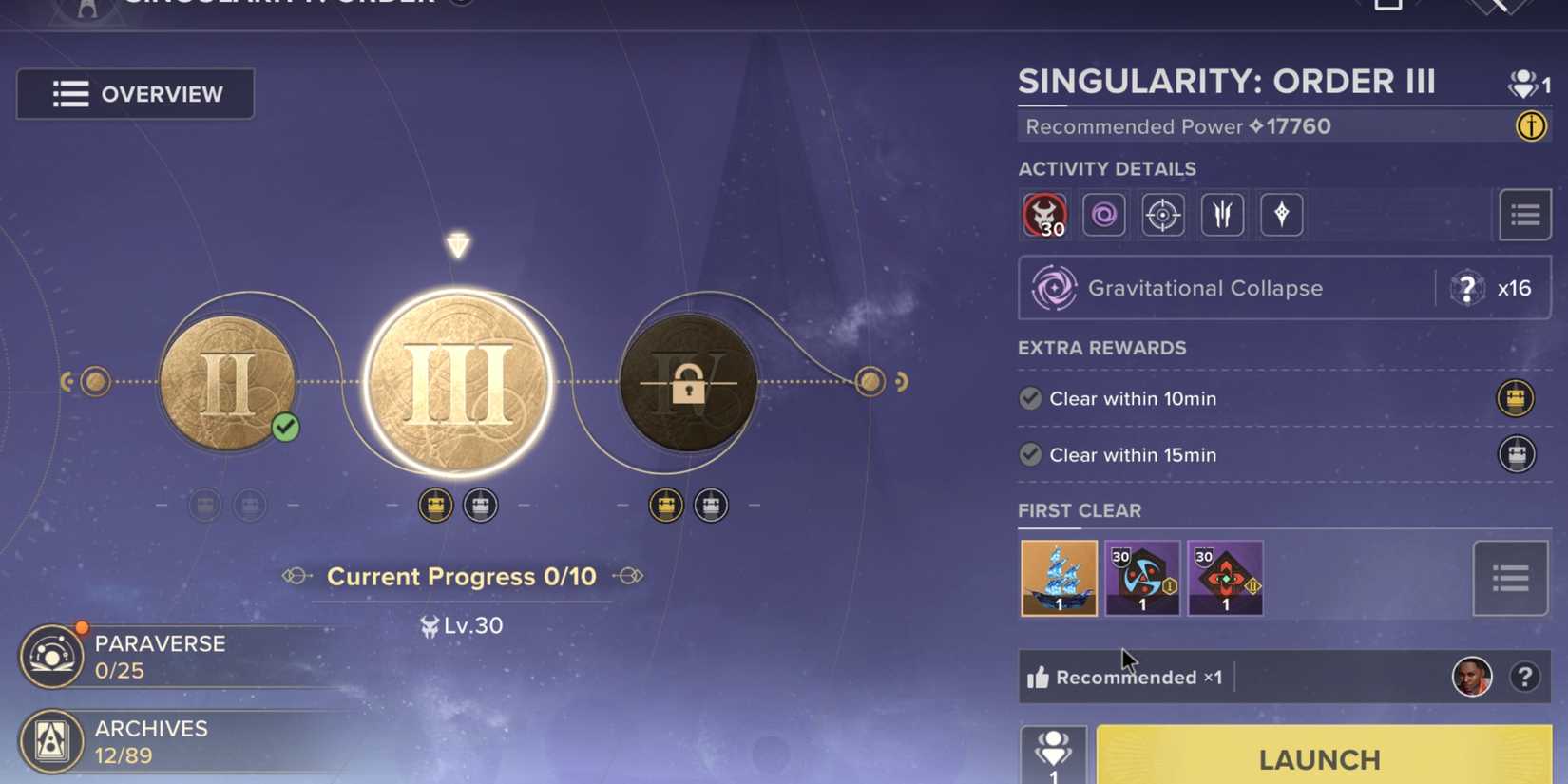The image size is (1568, 784).
Task: Click the Gravitational Collapse swirl icon
Action: pyautogui.click(x=1055, y=287)
